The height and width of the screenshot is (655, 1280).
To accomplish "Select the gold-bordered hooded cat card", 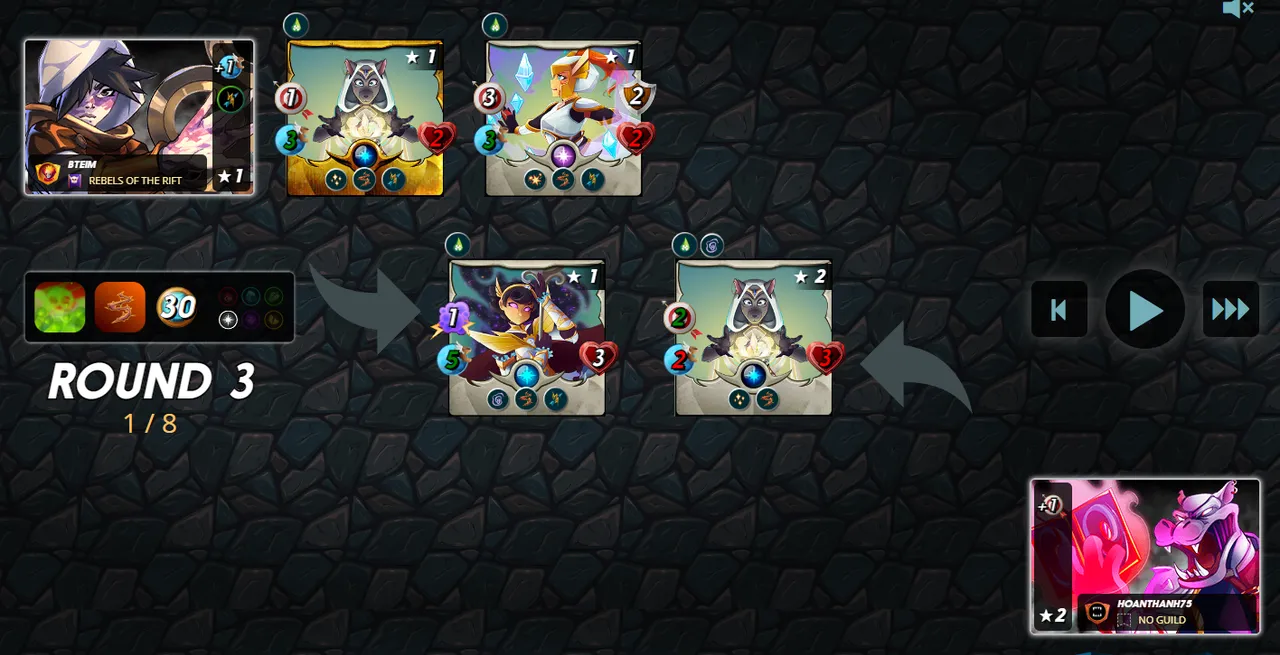I will 365,118.
